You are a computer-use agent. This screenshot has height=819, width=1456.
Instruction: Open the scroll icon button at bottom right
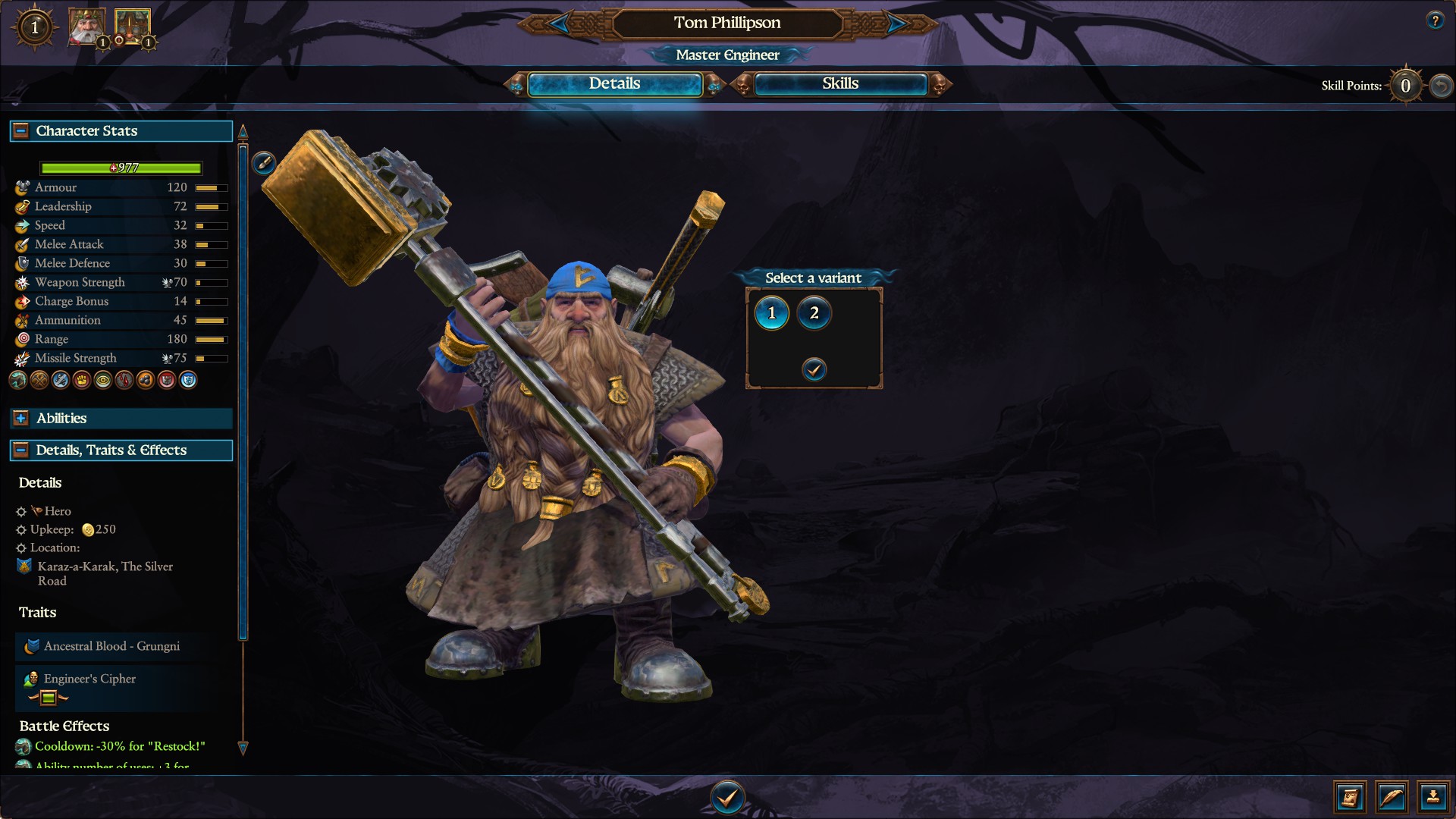[x=1350, y=797]
